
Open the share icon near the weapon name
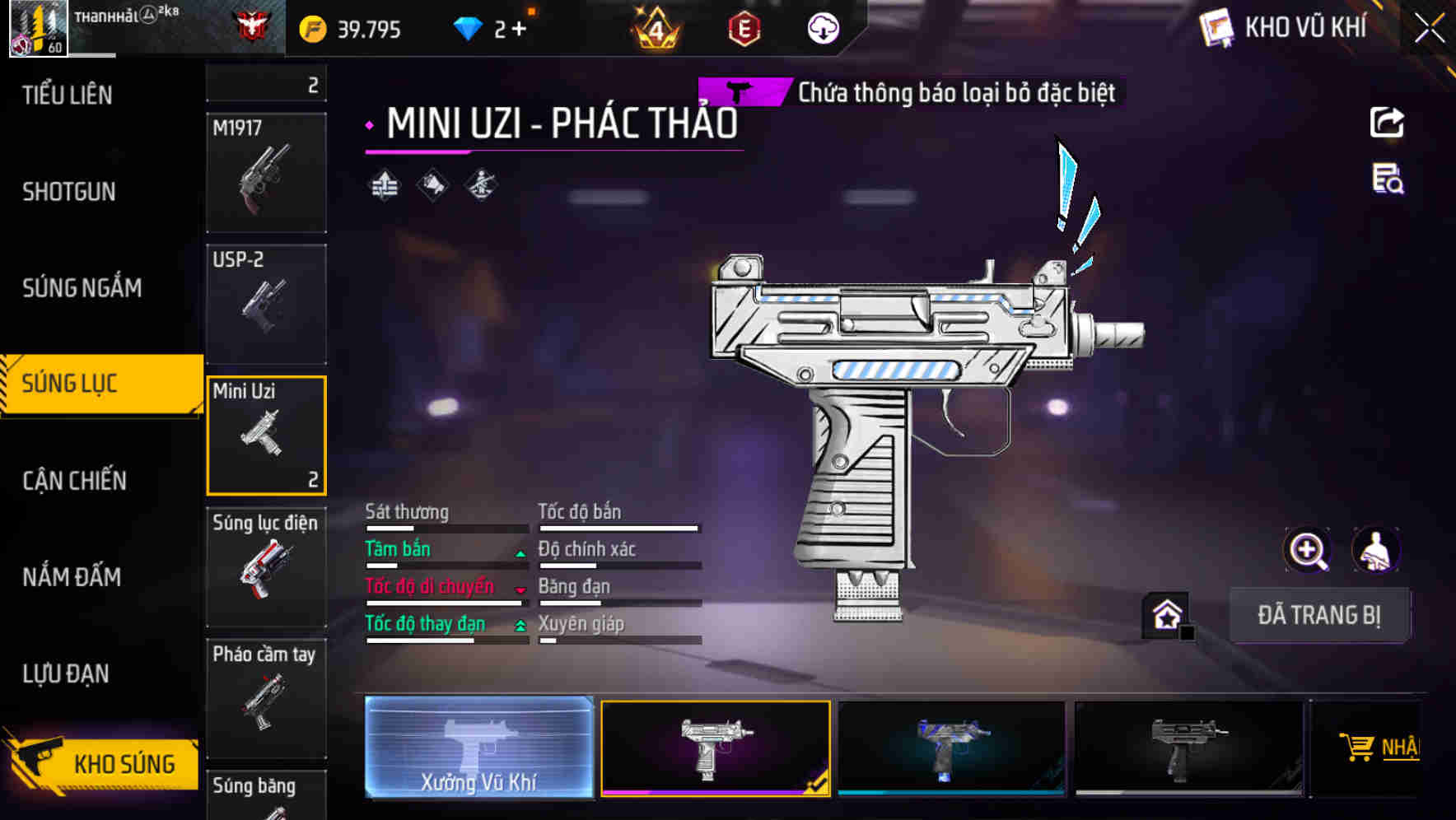tap(1388, 122)
